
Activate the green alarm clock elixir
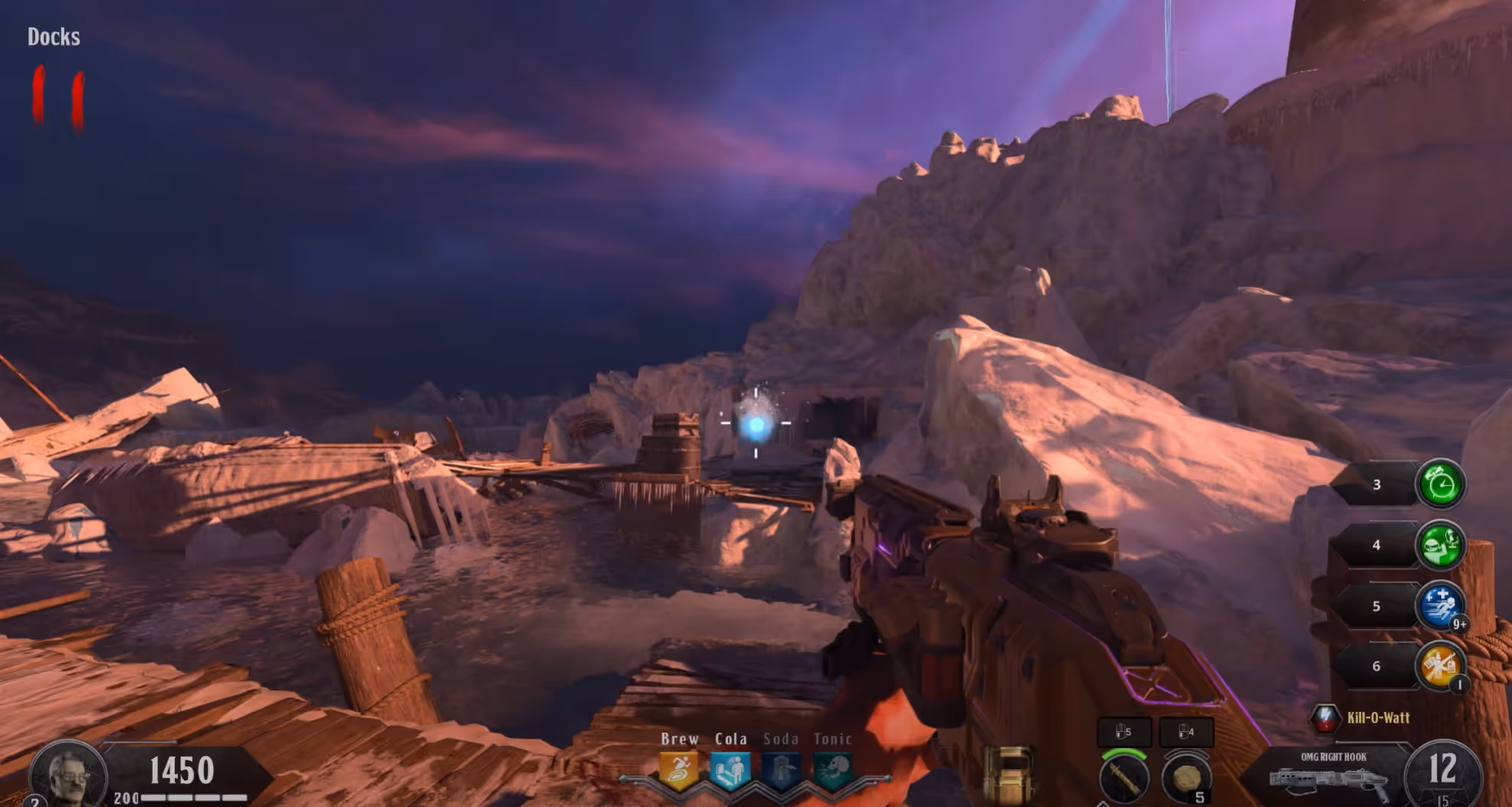click(x=1440, y=484)
